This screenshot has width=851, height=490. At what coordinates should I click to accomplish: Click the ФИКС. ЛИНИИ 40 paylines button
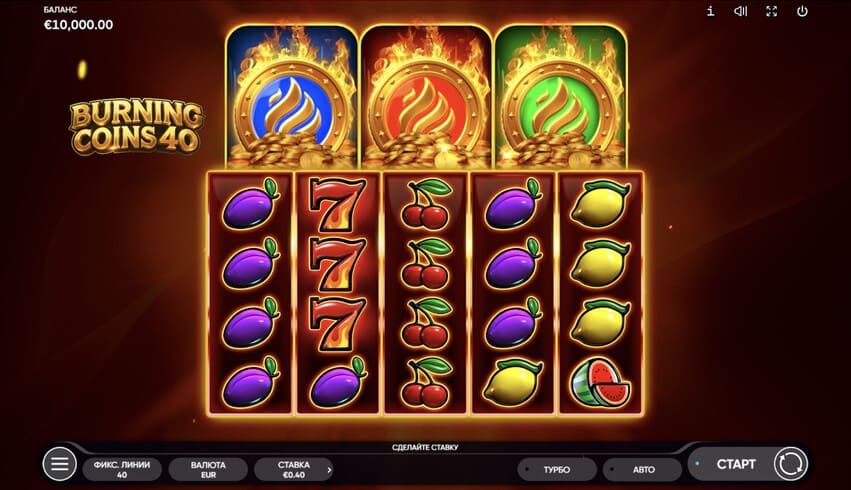[122, 469]
